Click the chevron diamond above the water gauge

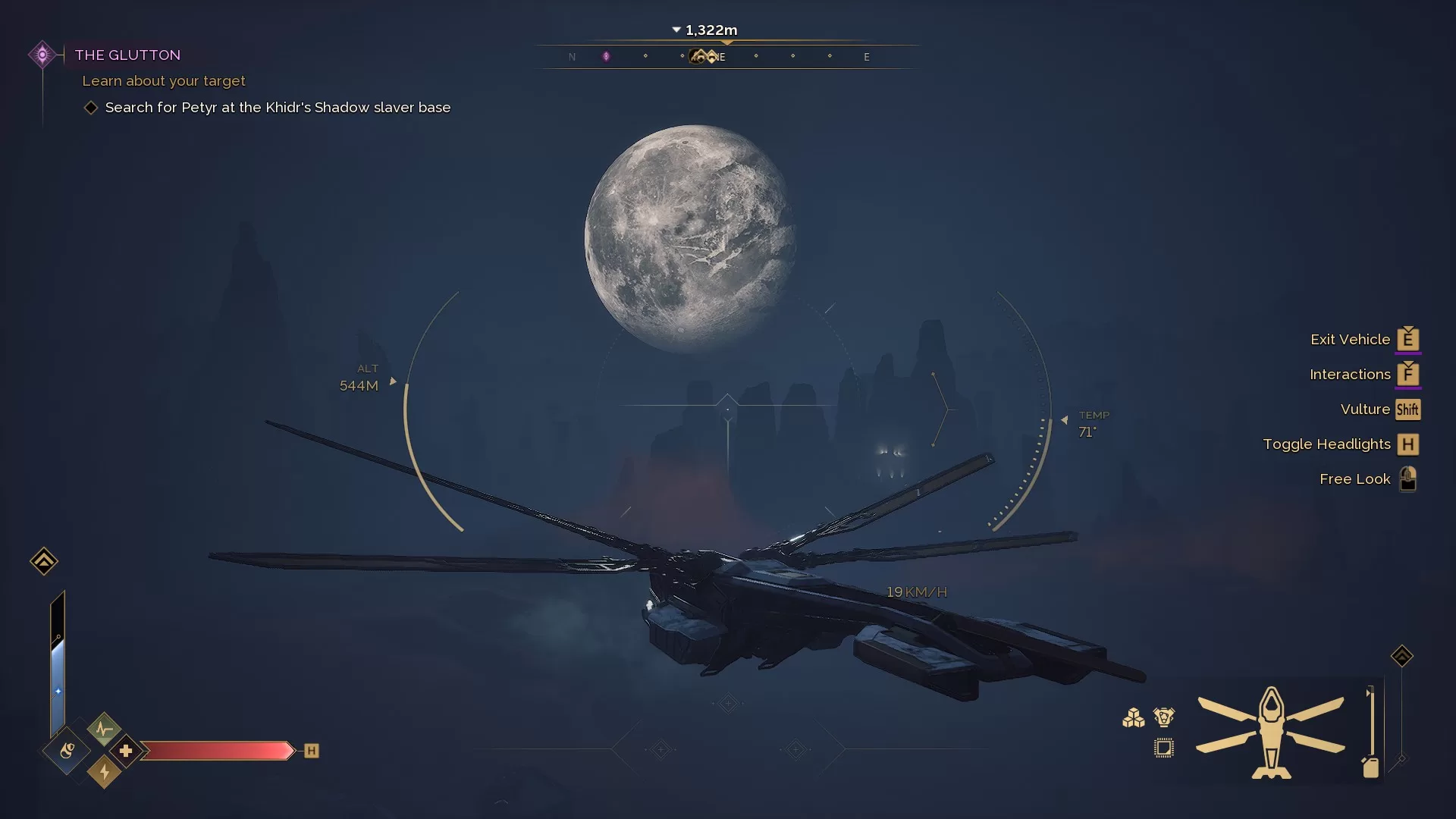coord(43,561)
